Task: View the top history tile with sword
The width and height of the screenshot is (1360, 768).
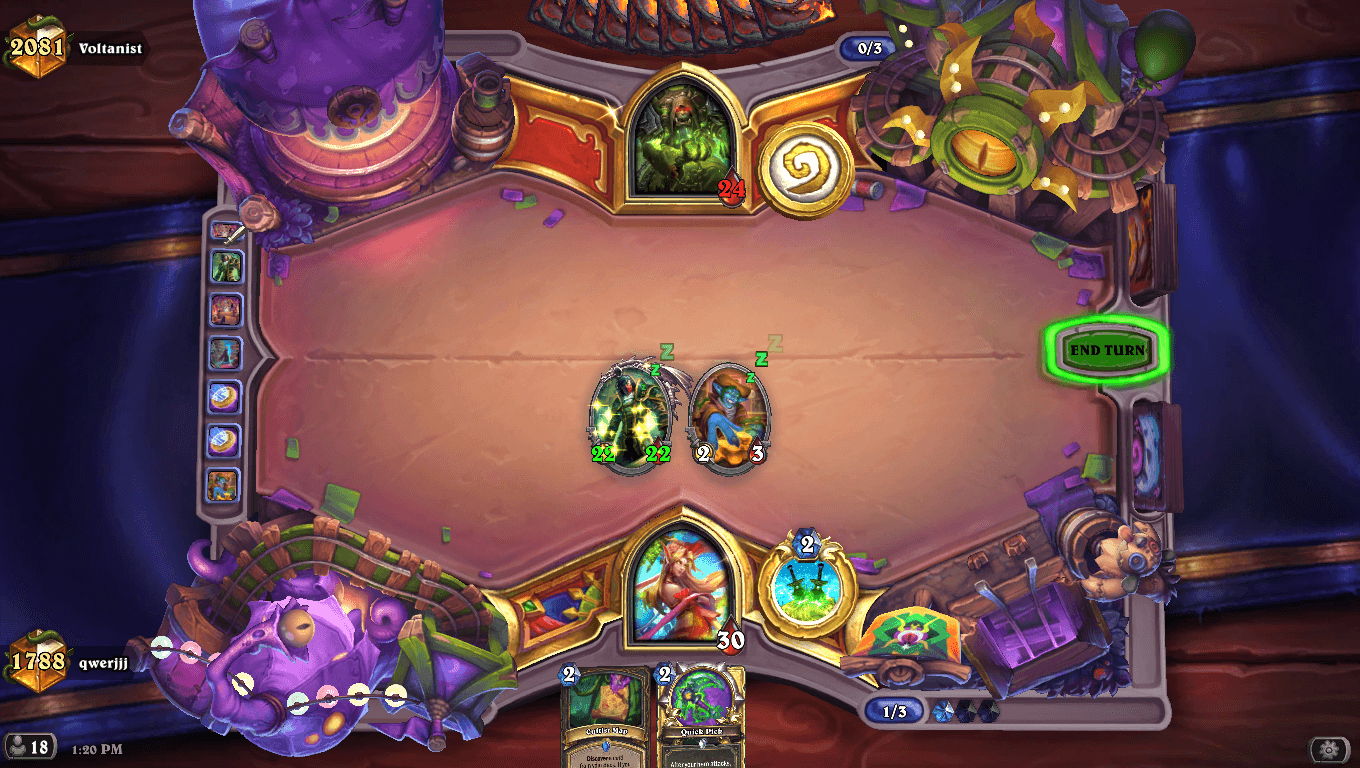Action: (225, 233)
